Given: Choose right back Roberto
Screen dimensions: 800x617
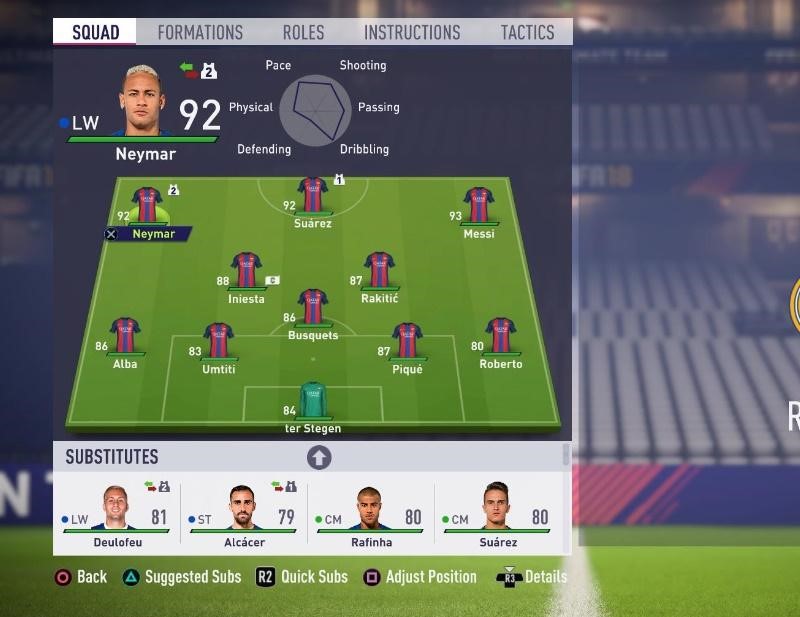Looking at the screenshot, I should pos(500,337).
